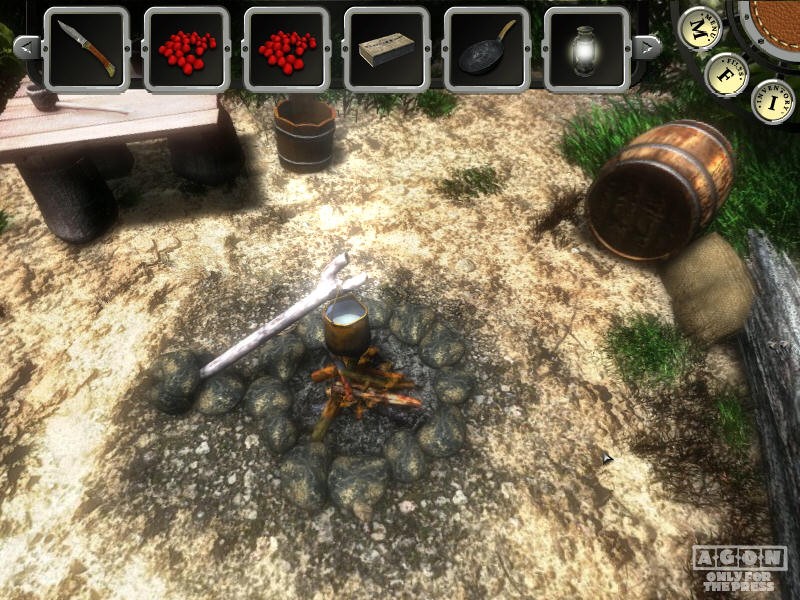Viewport: 800px width, 600px height.
Task: Open Files with the F button
Action: [726, 74]
